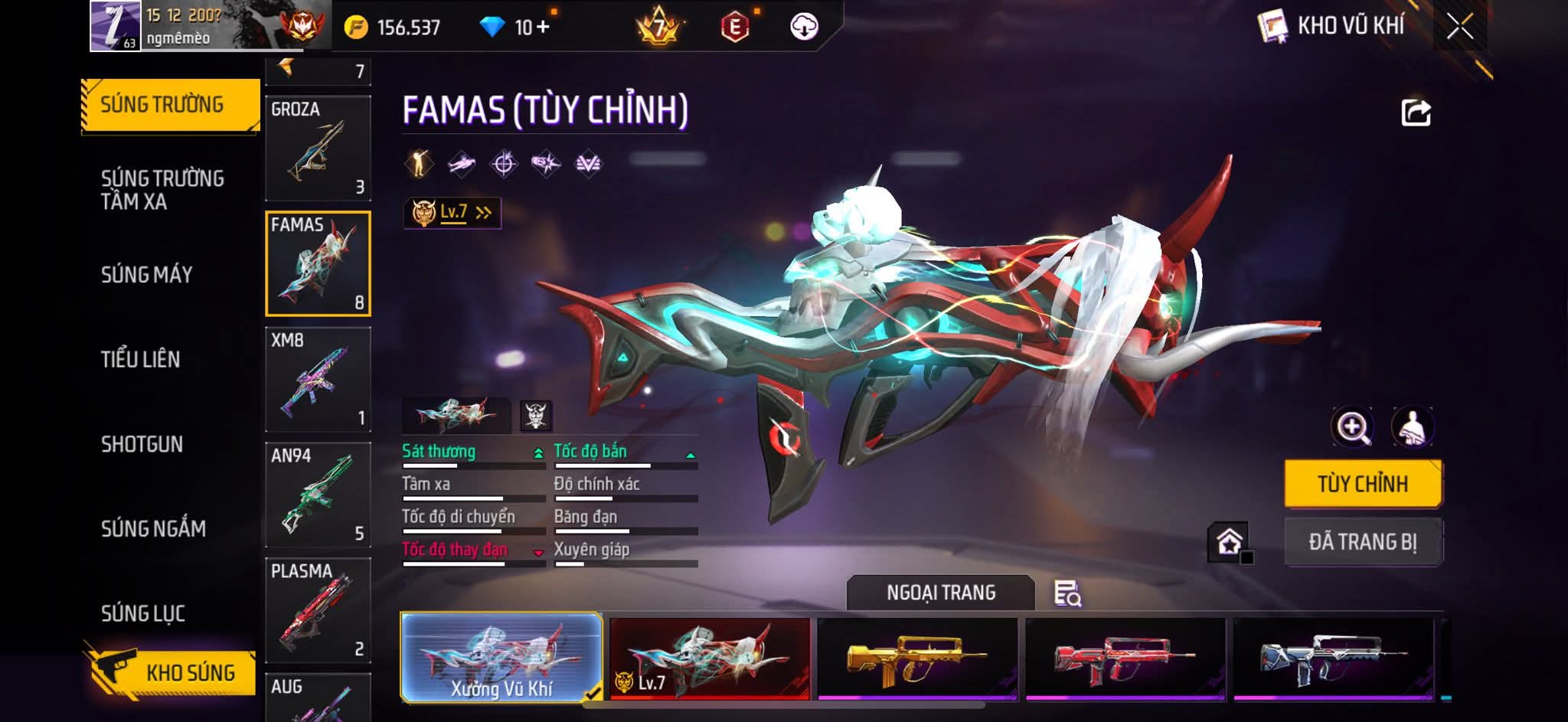
Task: Switch to Súng Ngắm category
Action: coord(153,528)
